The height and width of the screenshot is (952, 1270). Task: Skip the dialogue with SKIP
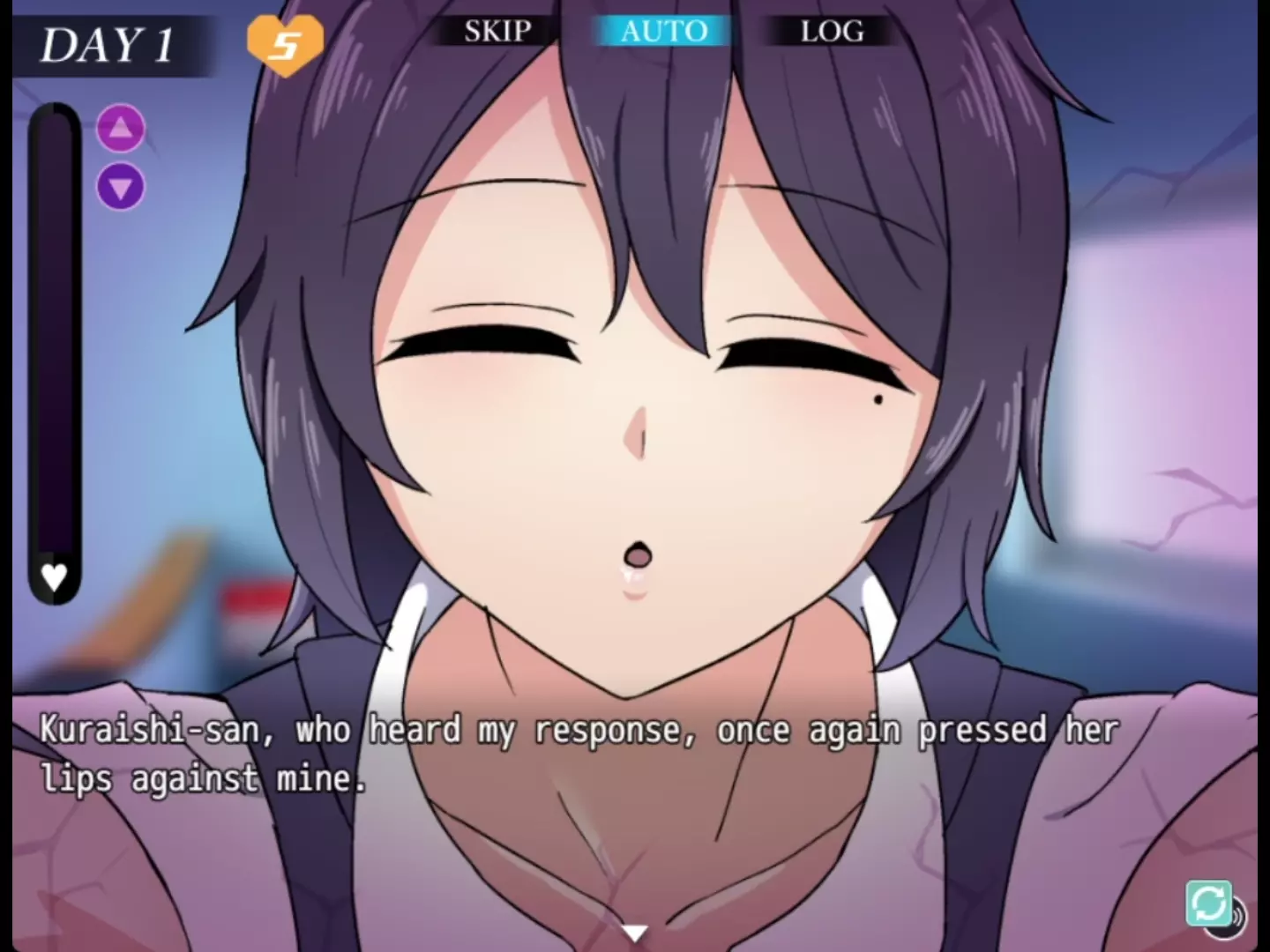point(497,32)
